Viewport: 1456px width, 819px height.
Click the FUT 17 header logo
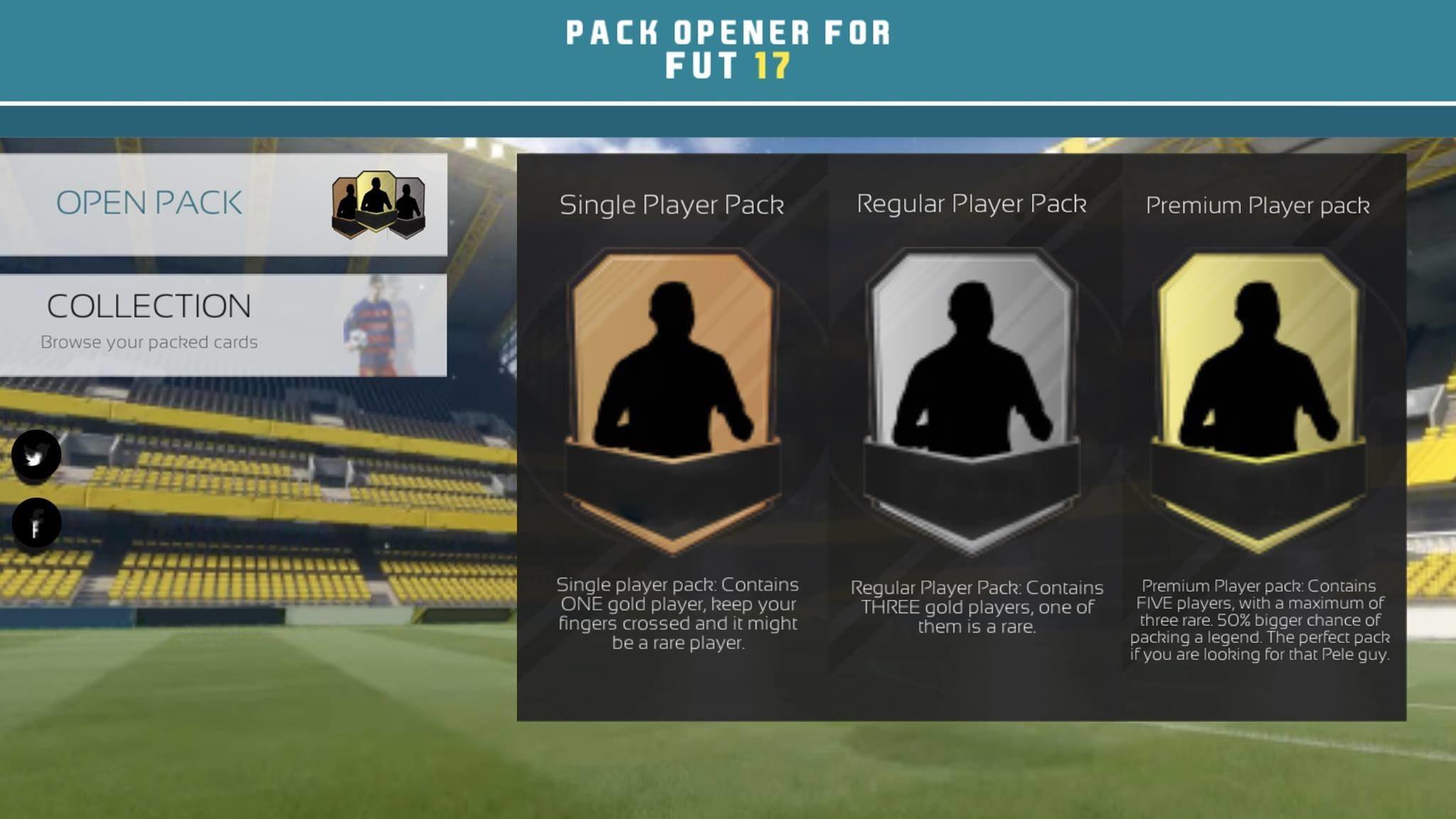(x=727, y=46)
